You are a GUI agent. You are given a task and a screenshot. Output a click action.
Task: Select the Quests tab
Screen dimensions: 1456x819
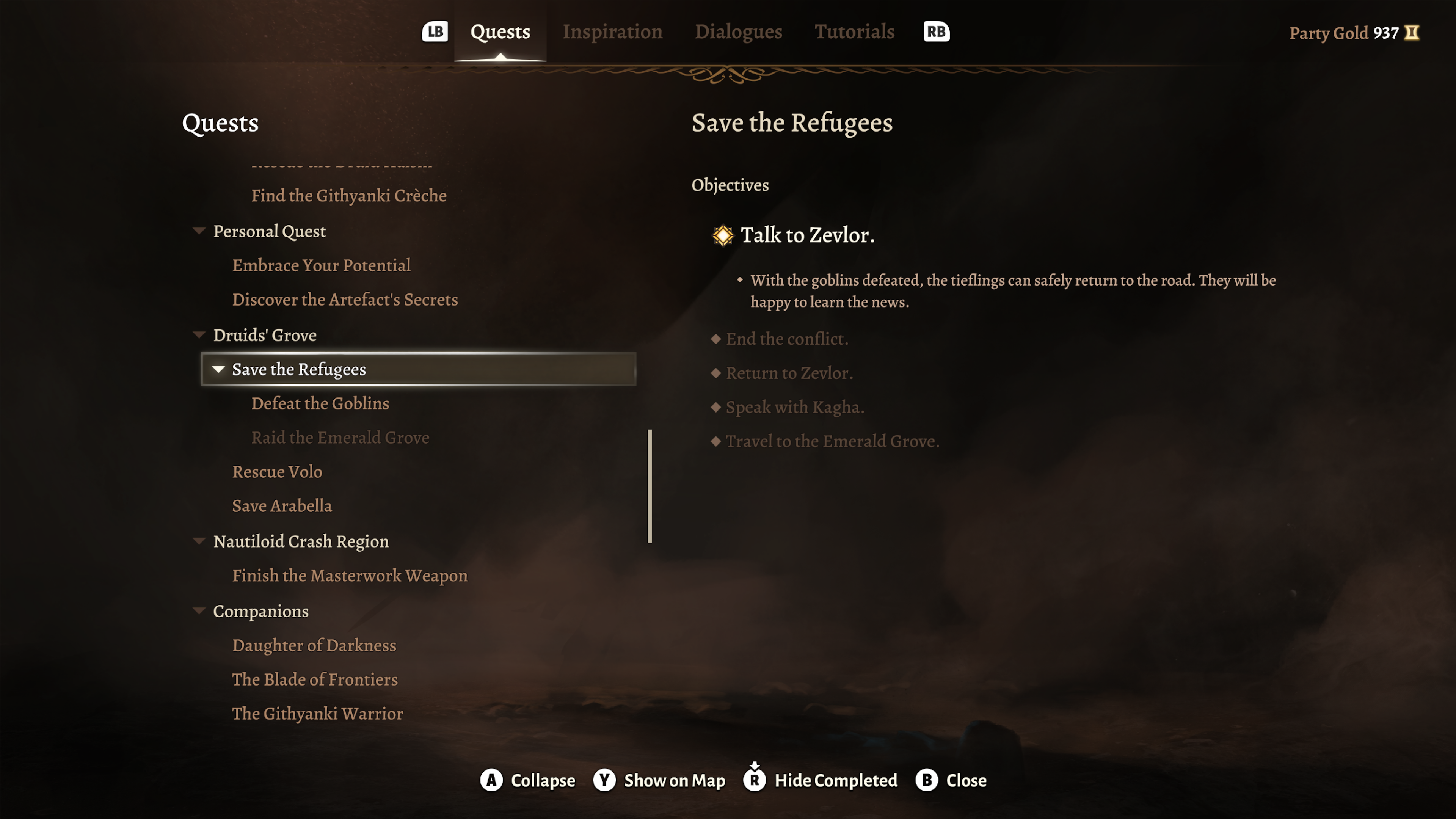coord(500,31)
